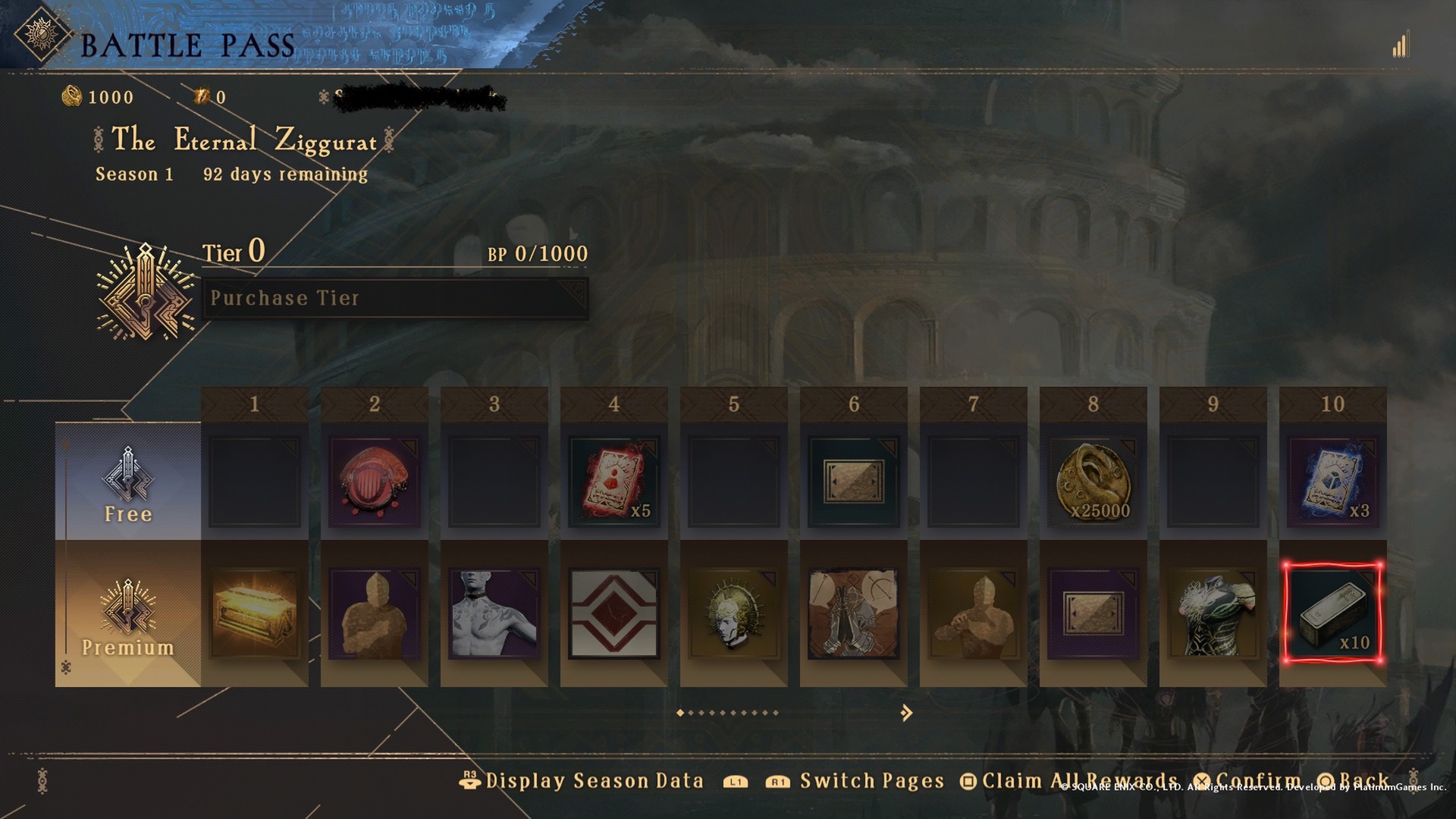Select the x25000 gold coin reward
This screenshot has height=819, width=1456.
[1094, 482]
